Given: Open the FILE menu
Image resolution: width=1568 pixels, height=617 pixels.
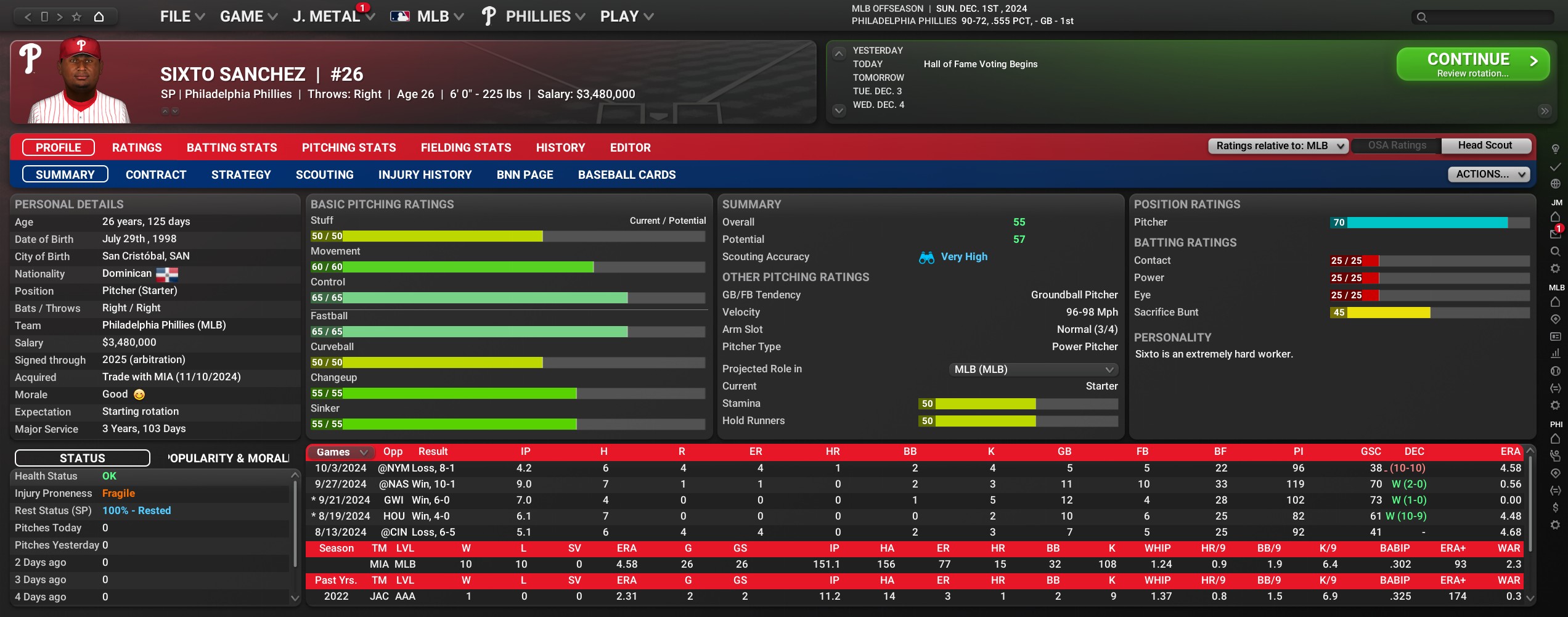Looking at the screenshot, I should (x=182, y=17).
